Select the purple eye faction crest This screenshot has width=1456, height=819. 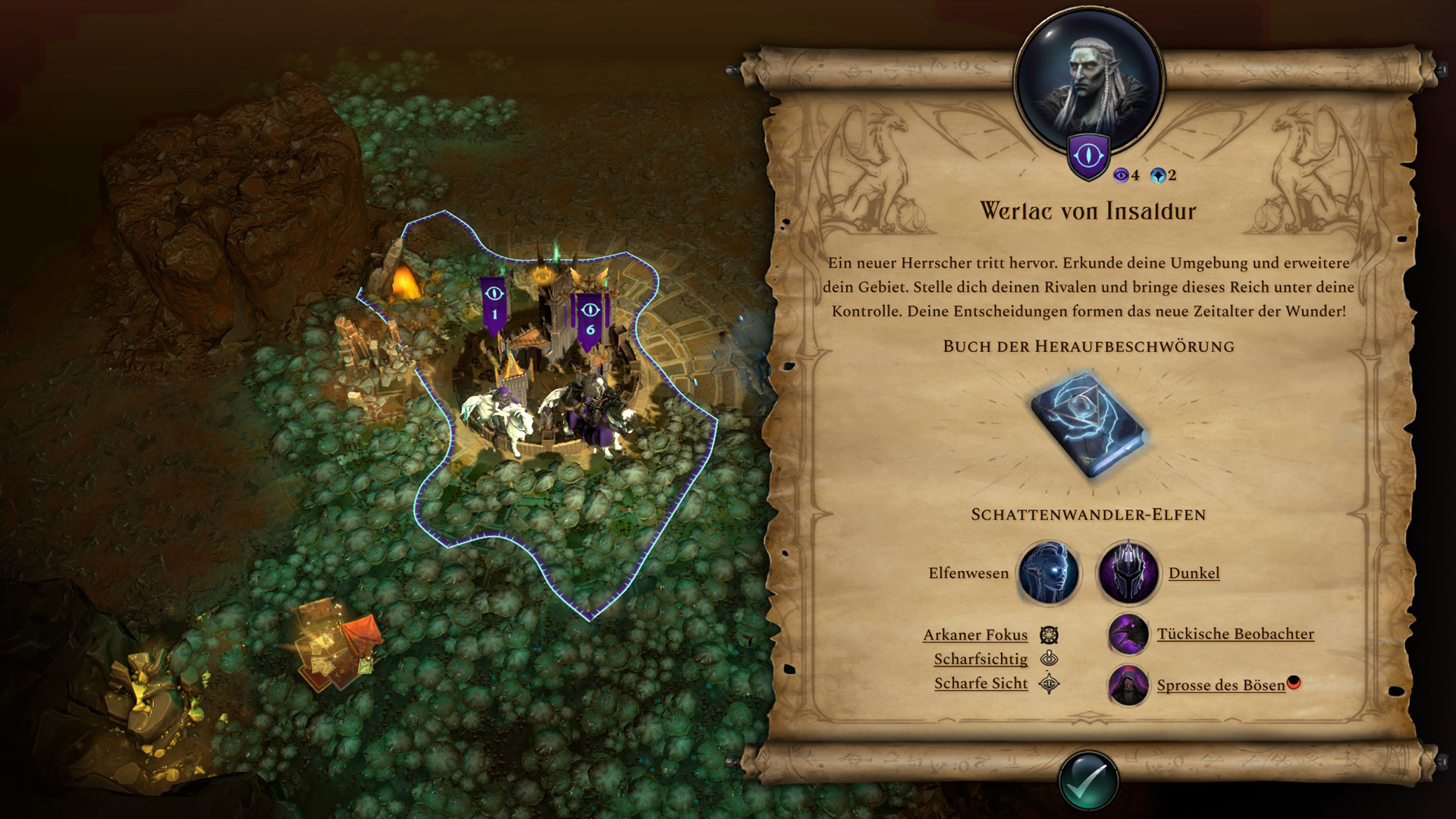pos(1088,157)
